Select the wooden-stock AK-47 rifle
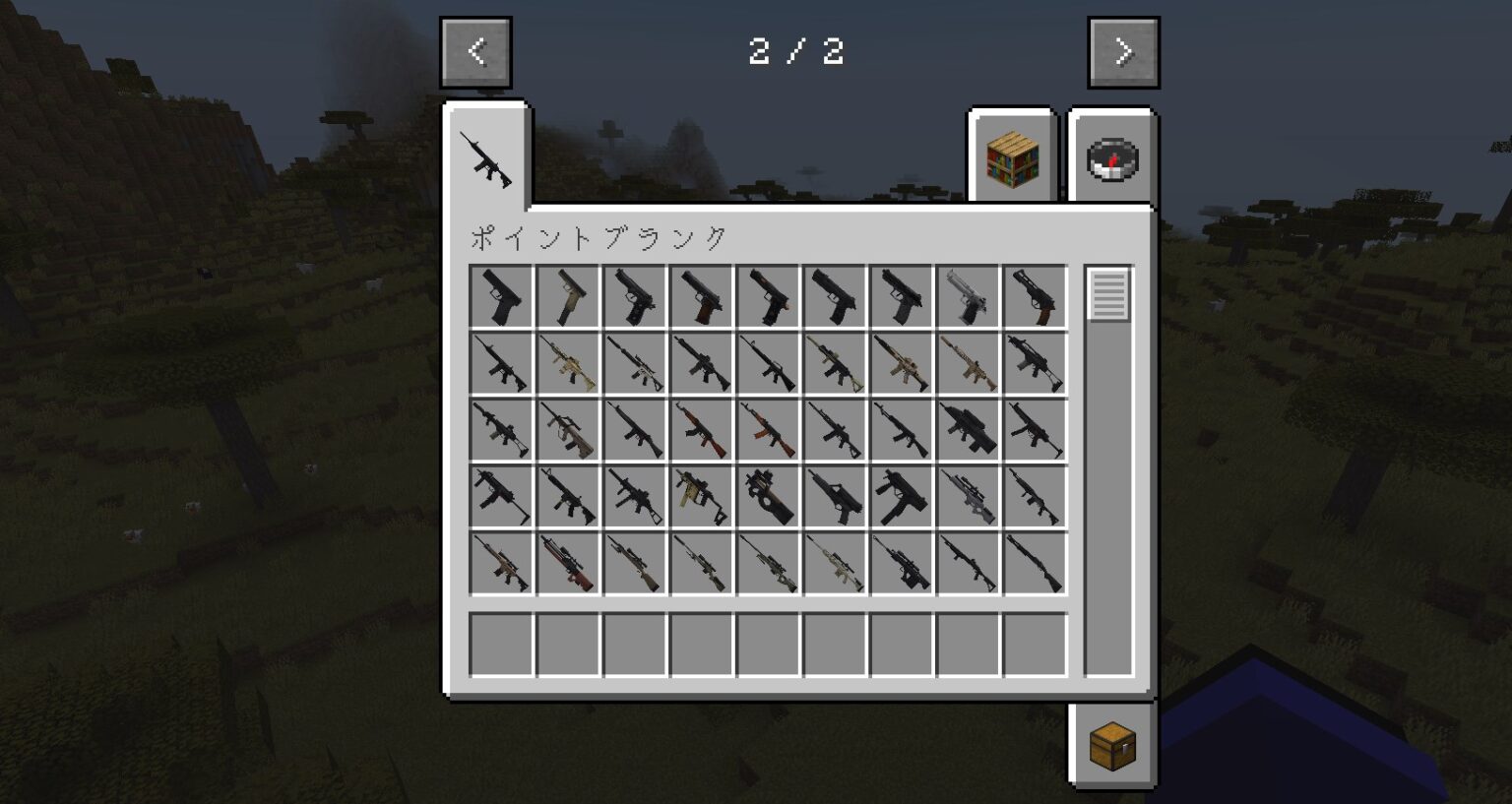Viewport: 1512px width, 804px height. pos(771,430)
